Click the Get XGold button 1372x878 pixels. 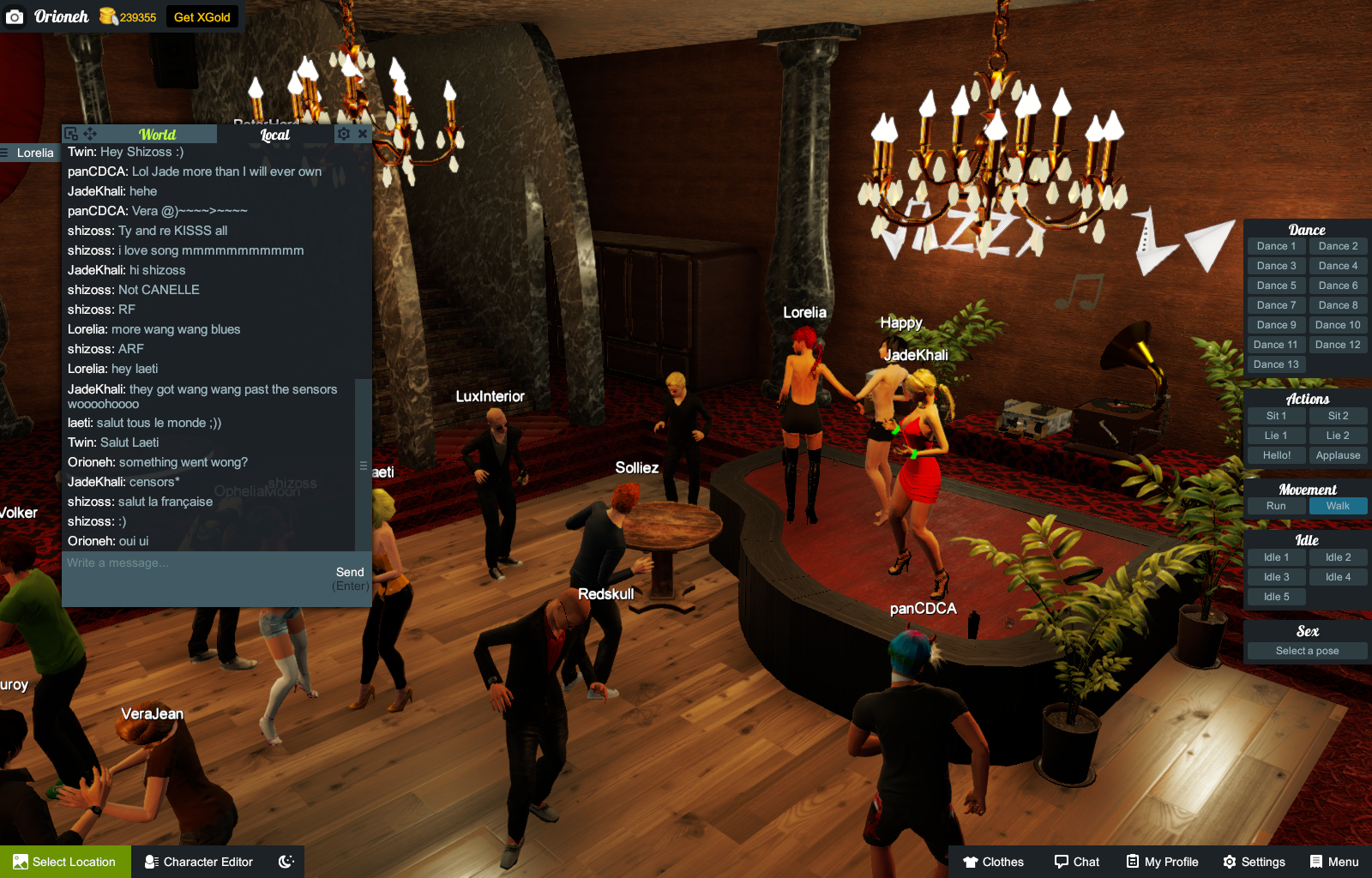[x=202, y=15]
